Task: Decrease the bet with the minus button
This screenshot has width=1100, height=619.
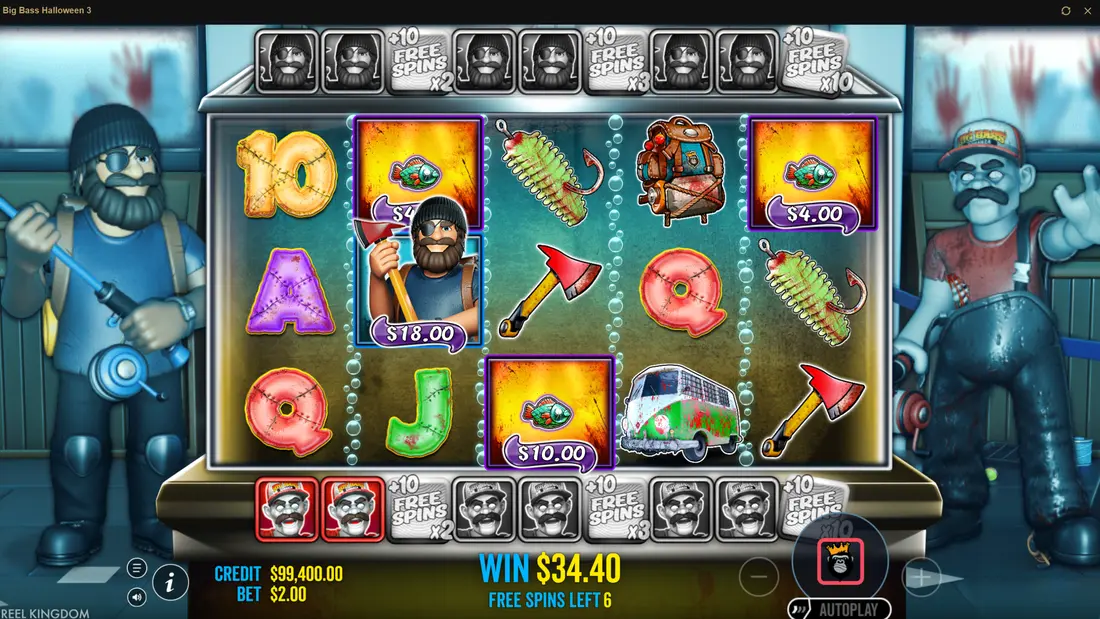Action: [759, 576]
